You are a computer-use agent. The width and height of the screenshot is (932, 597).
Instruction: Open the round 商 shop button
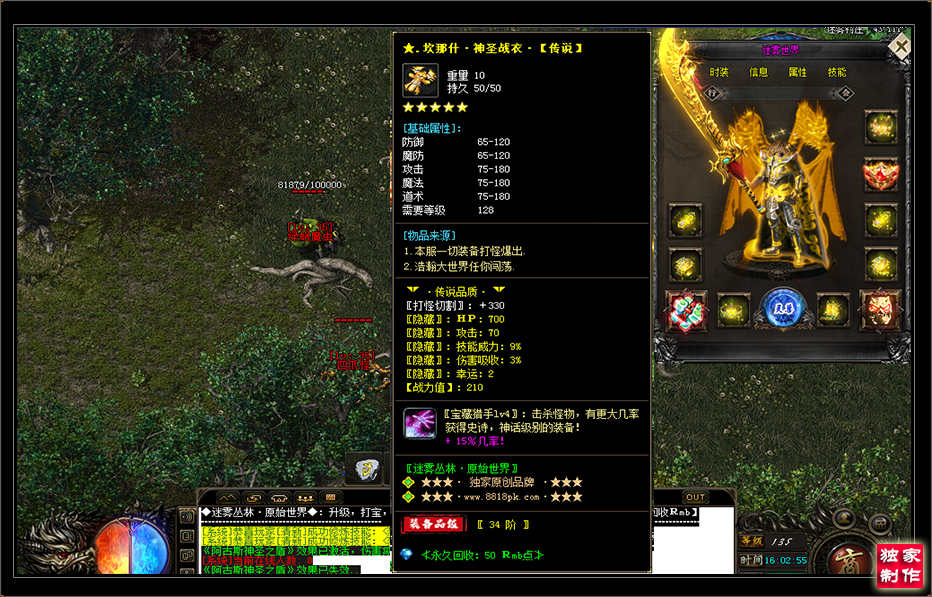pos(838,560)
